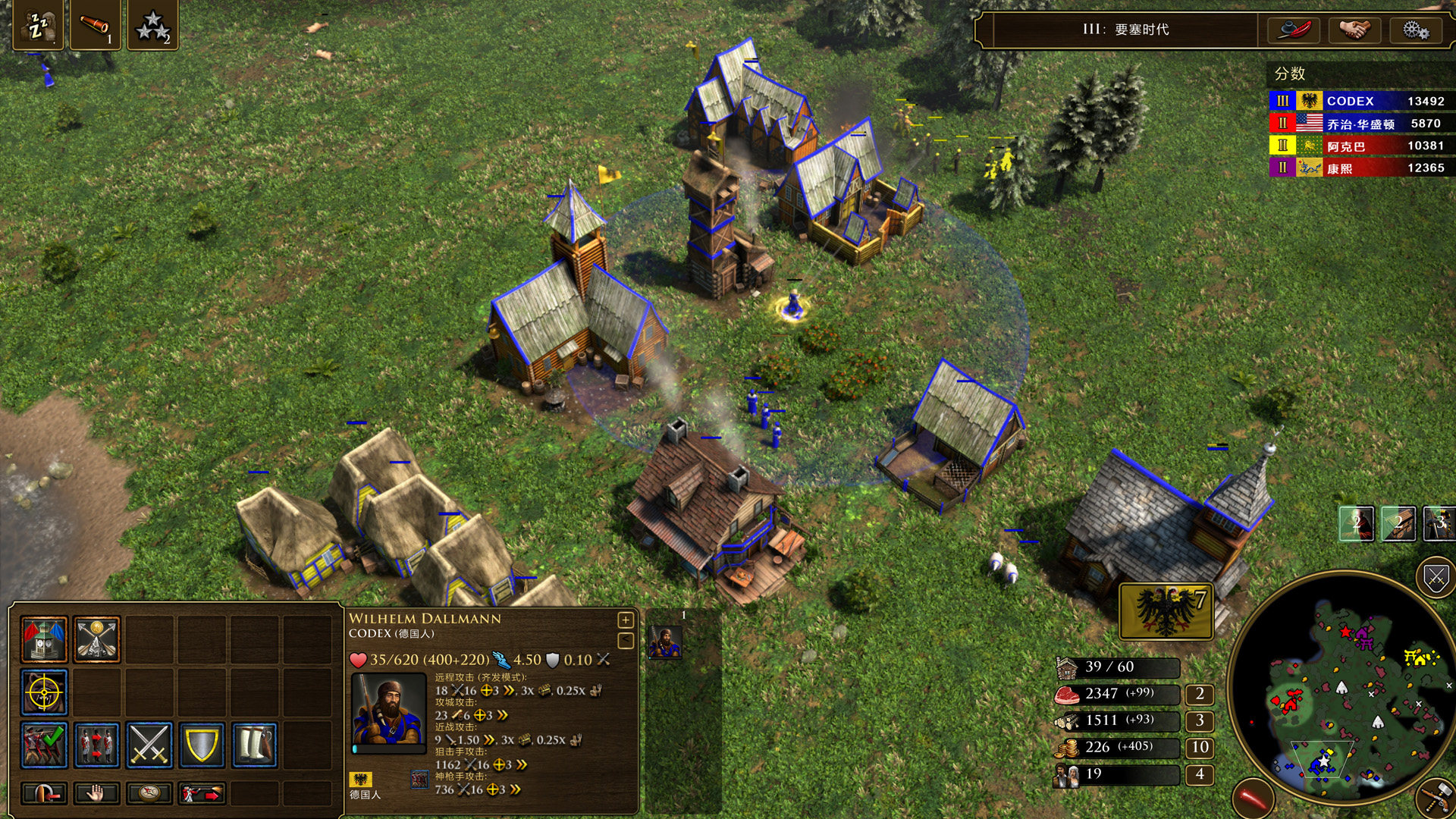Switch to the crossed swords melee stance
The image size is (1456, 819).
pyautogui.click(x=149, y=745)
